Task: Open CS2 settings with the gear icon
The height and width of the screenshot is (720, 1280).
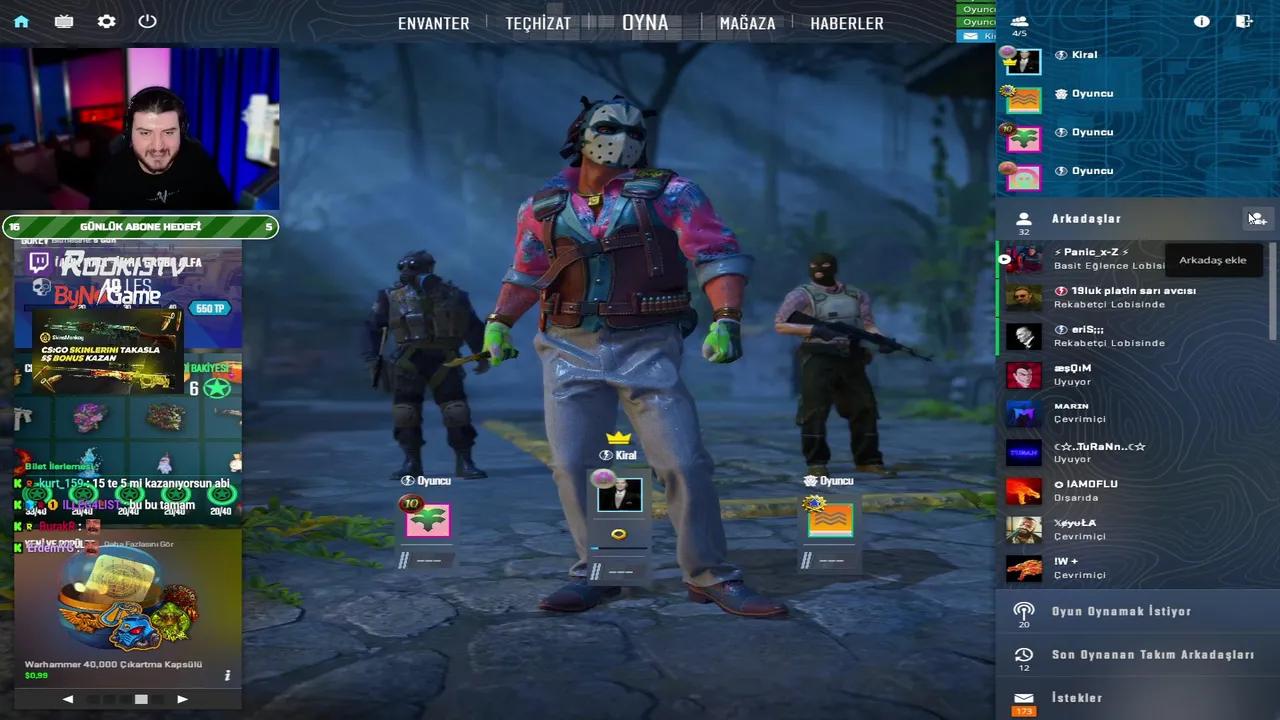Action: pyautogui.click(x=106, y=20)
